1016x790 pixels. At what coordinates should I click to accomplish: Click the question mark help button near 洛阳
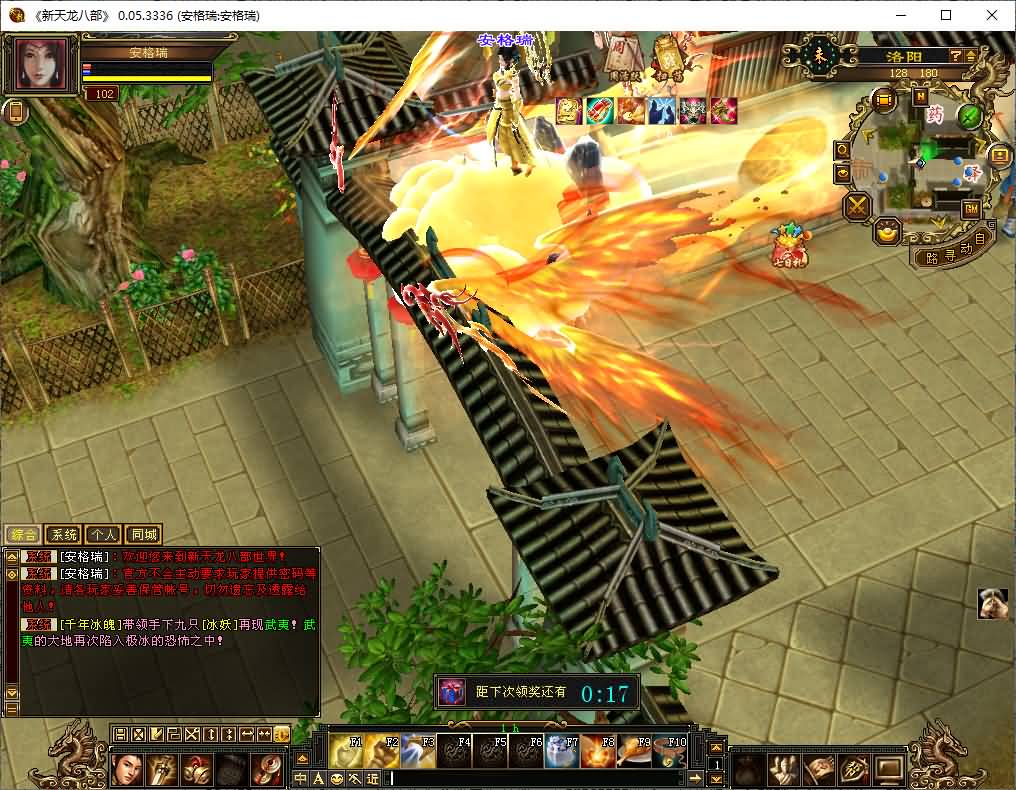click(x=956, y=57)
